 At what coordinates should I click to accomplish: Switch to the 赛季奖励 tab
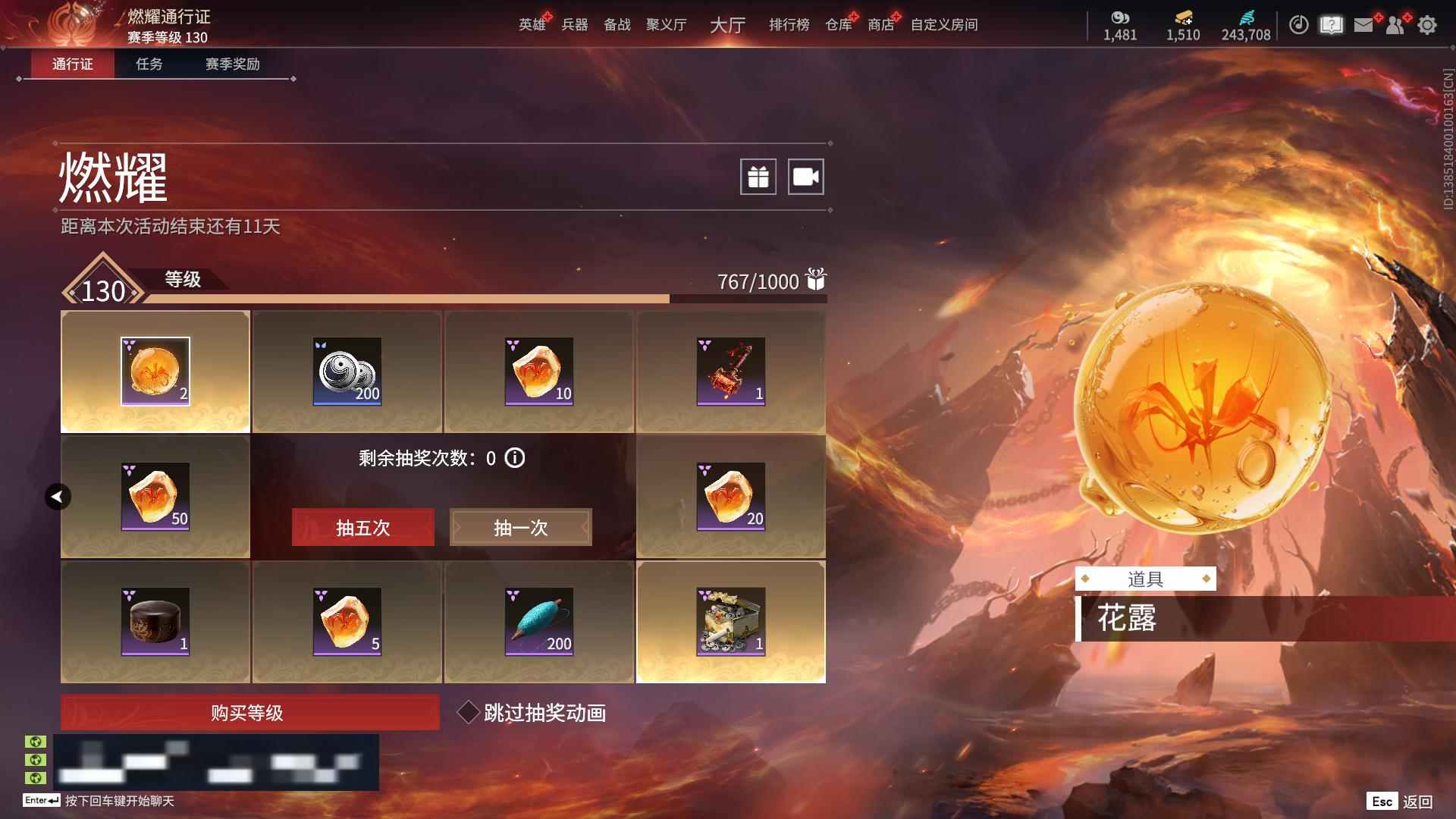click(231, 64)
